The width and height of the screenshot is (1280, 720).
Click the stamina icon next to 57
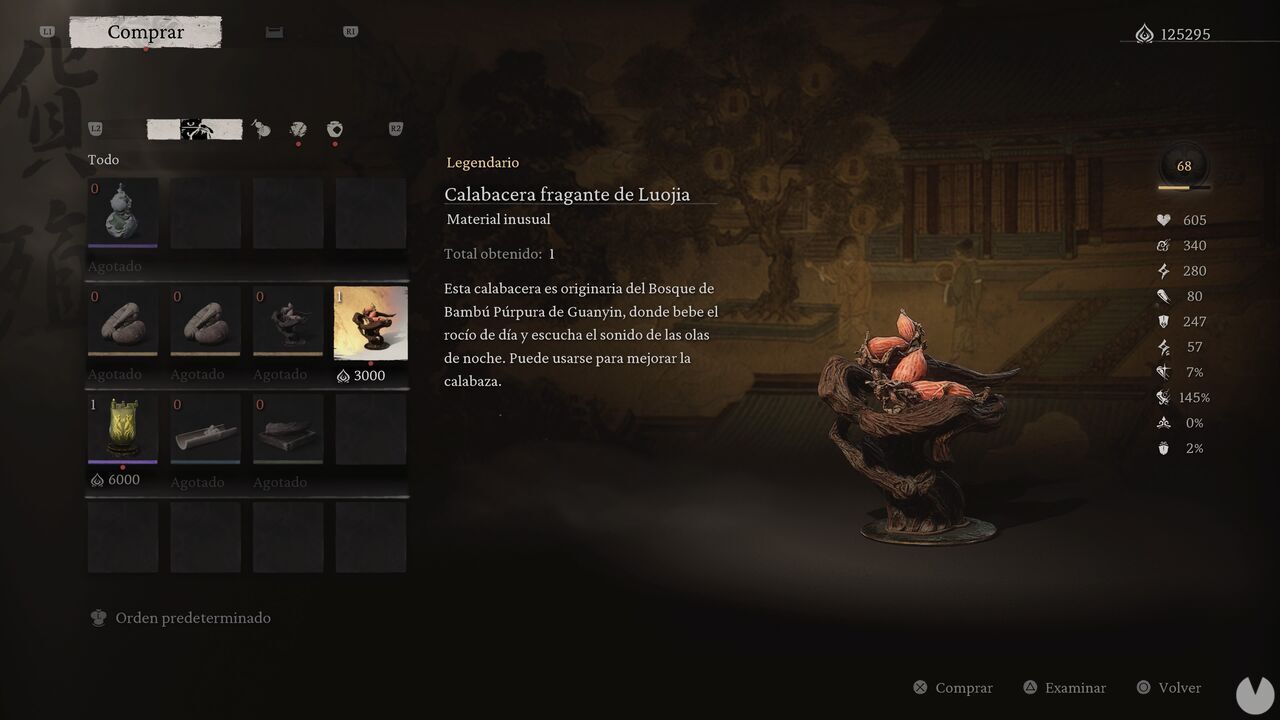(x=1162, y=346)
